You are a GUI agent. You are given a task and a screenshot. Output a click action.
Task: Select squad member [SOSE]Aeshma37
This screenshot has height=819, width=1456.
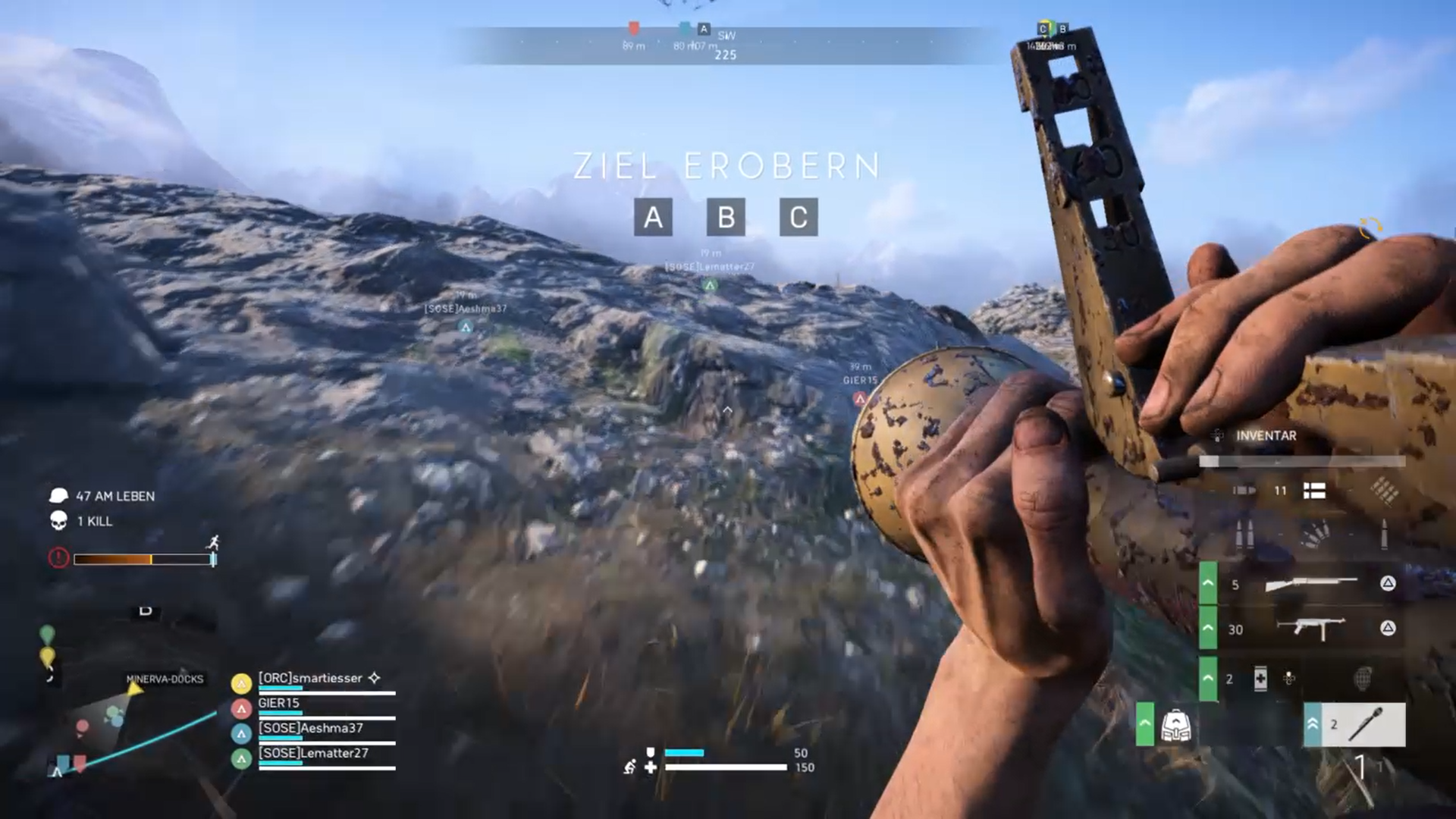(x=311, y=729)
